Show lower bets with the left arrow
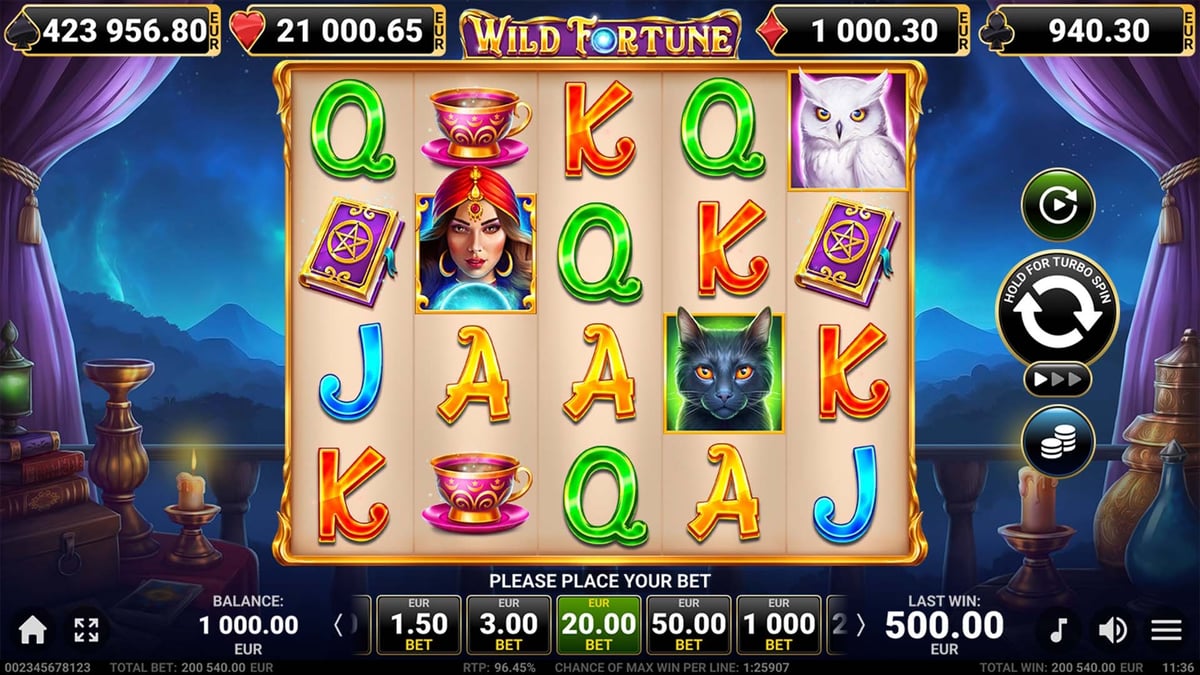 [x=339, y=627]
